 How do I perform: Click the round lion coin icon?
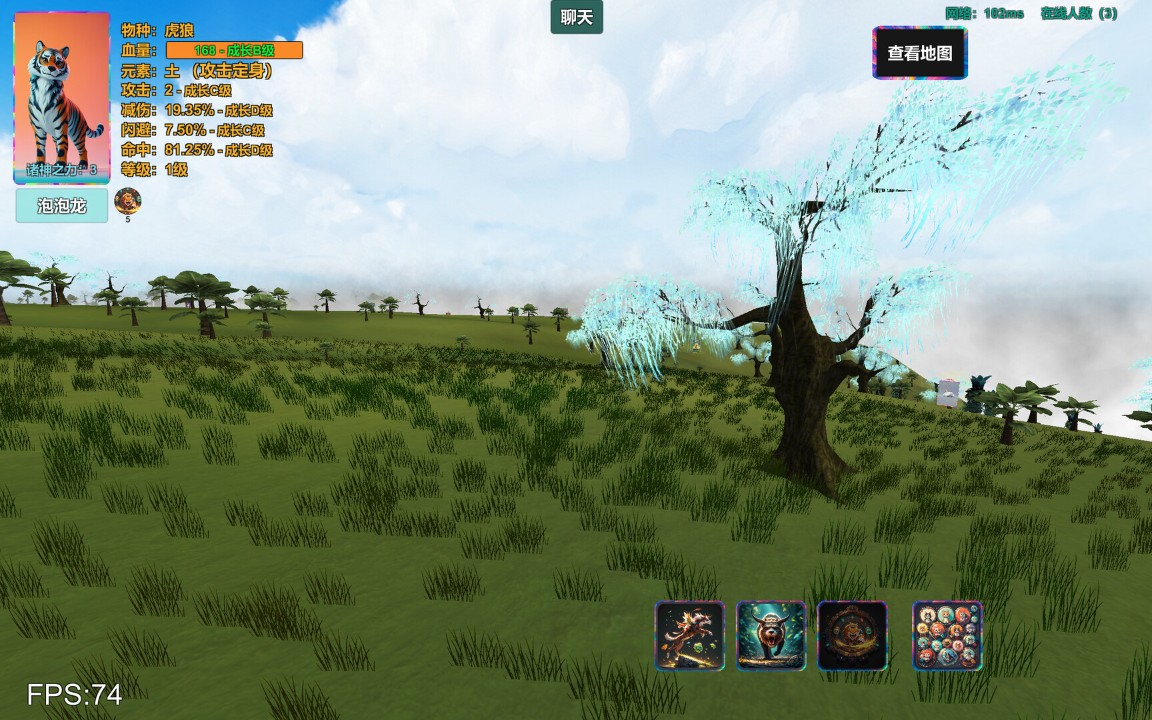coord(128,201)
